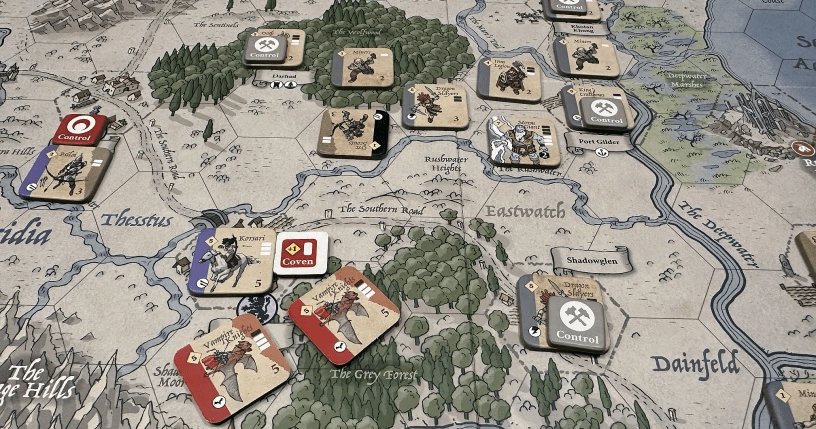Viewport: 816px width, 429px height.
Task: Pick the Storm Giant unit token
Action: (523, 141)
